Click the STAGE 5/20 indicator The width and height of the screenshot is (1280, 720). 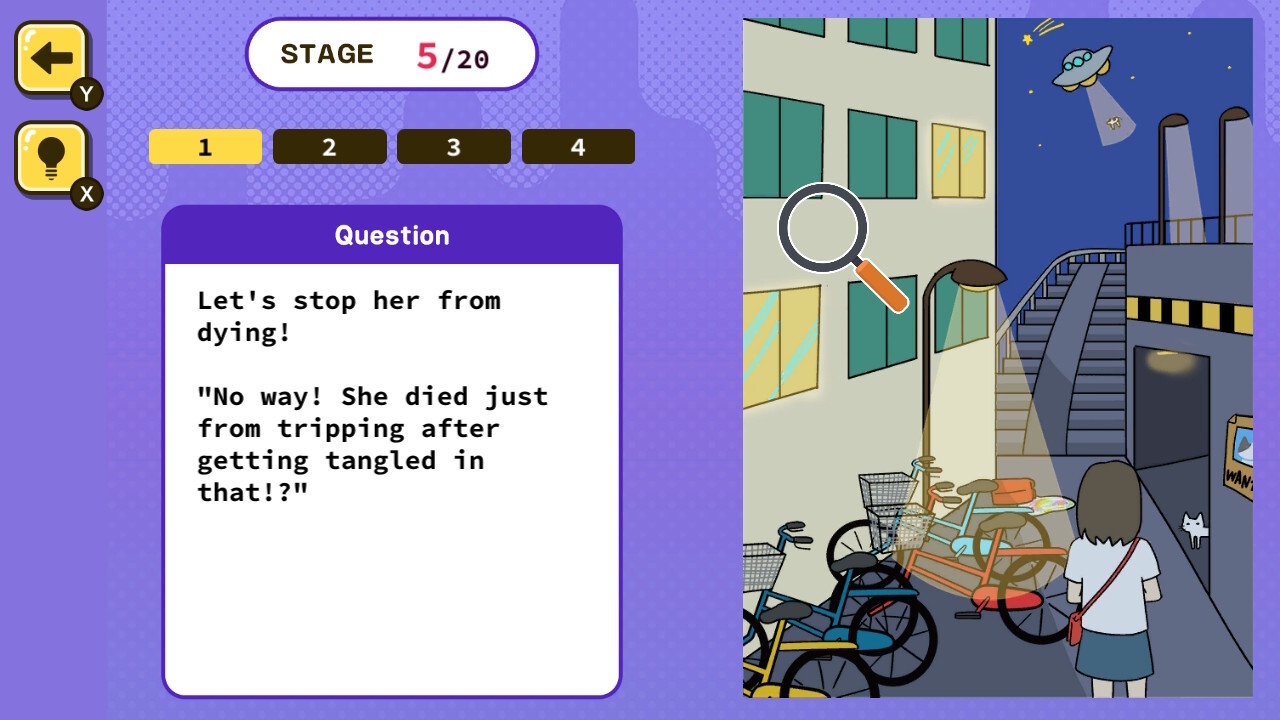point(391,54)
